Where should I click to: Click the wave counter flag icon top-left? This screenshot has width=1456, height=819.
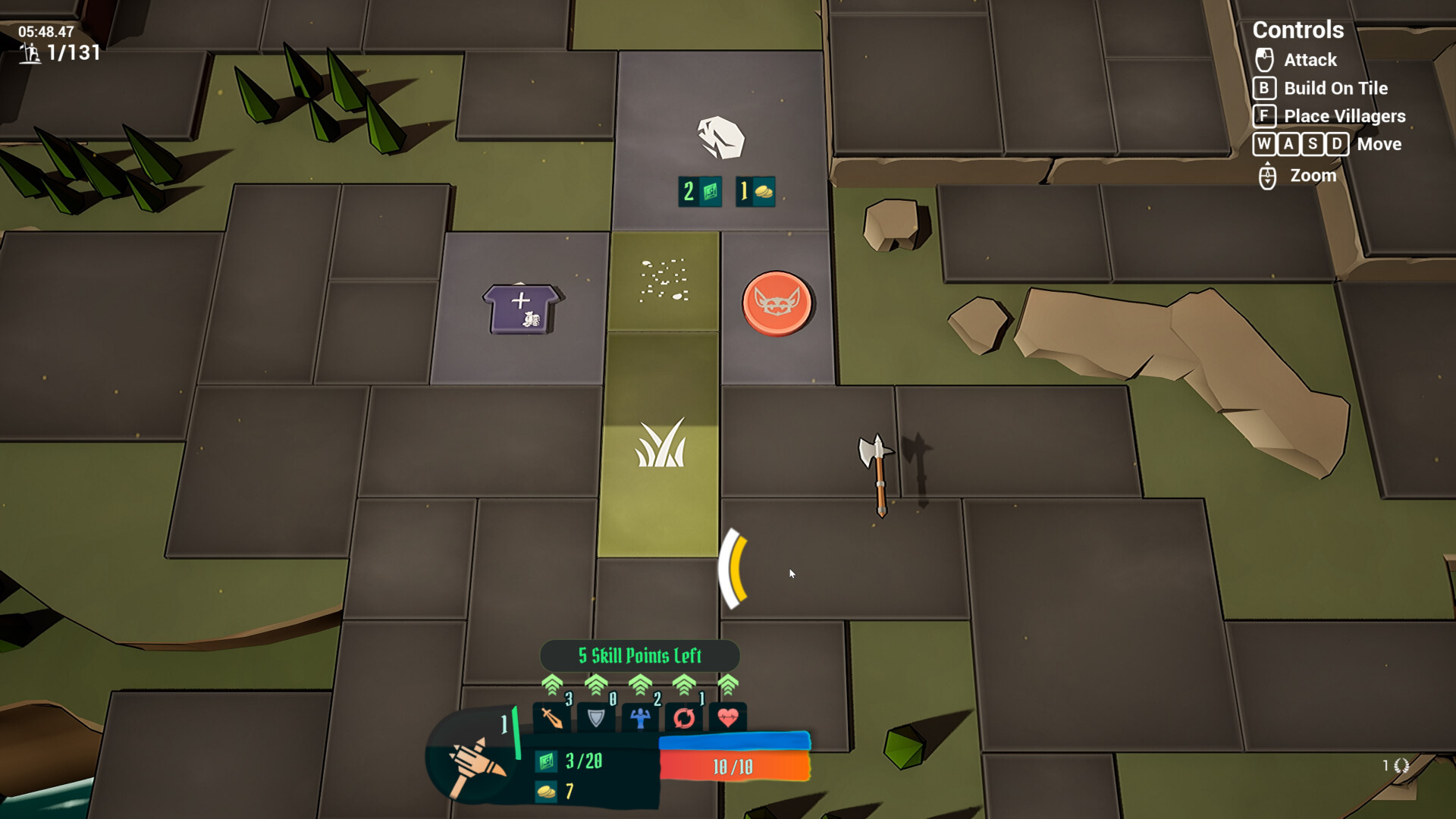[x=30, y=54]
